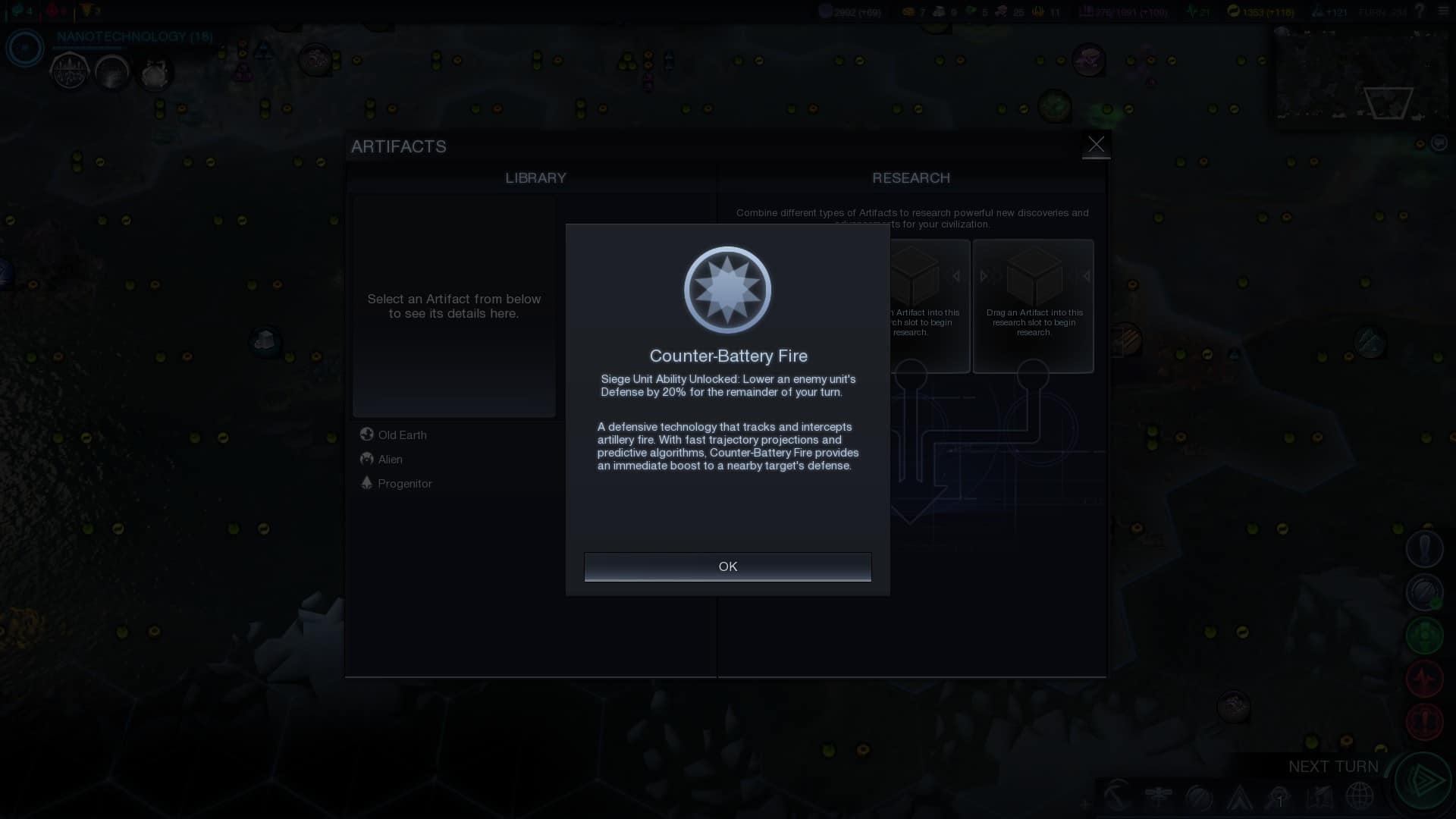
Task: Select the Progenitor artifact category
Action: [x=404, y=483]
